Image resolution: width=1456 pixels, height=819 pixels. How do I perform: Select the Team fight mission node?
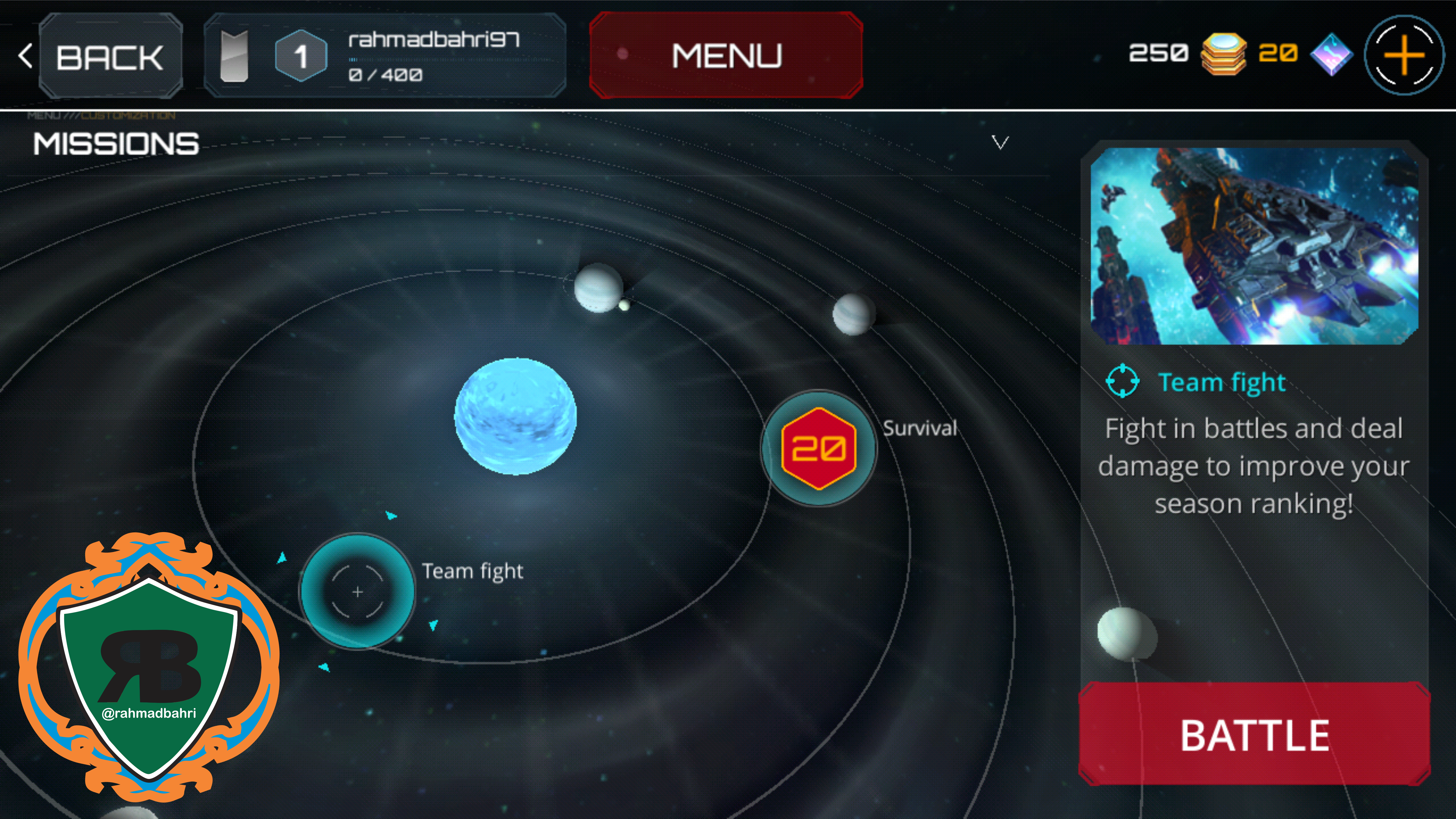[x=357, y=591]
